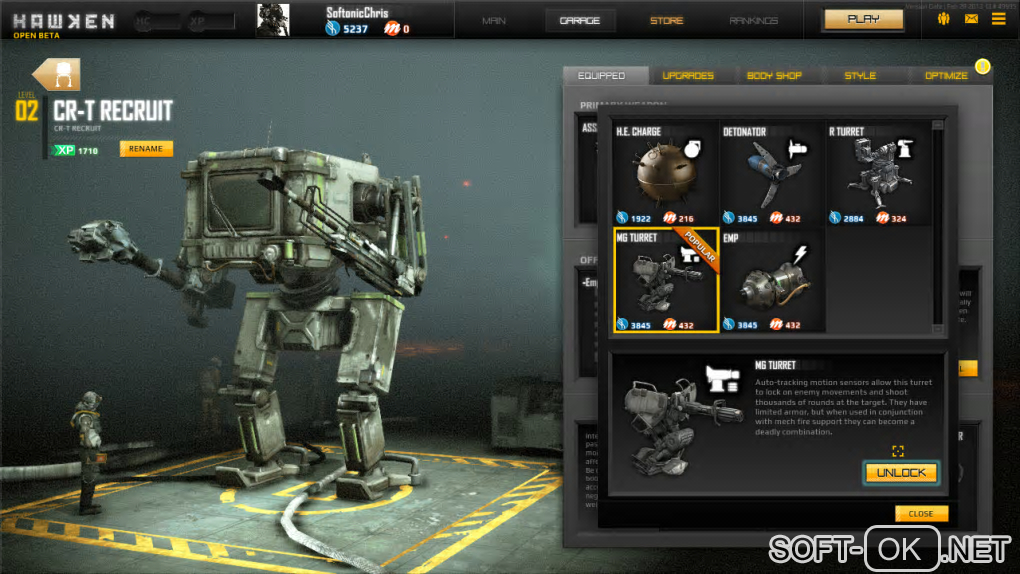The image size is (1020, 574).
Task: Open the friends list icon
Action: point(943,19)
